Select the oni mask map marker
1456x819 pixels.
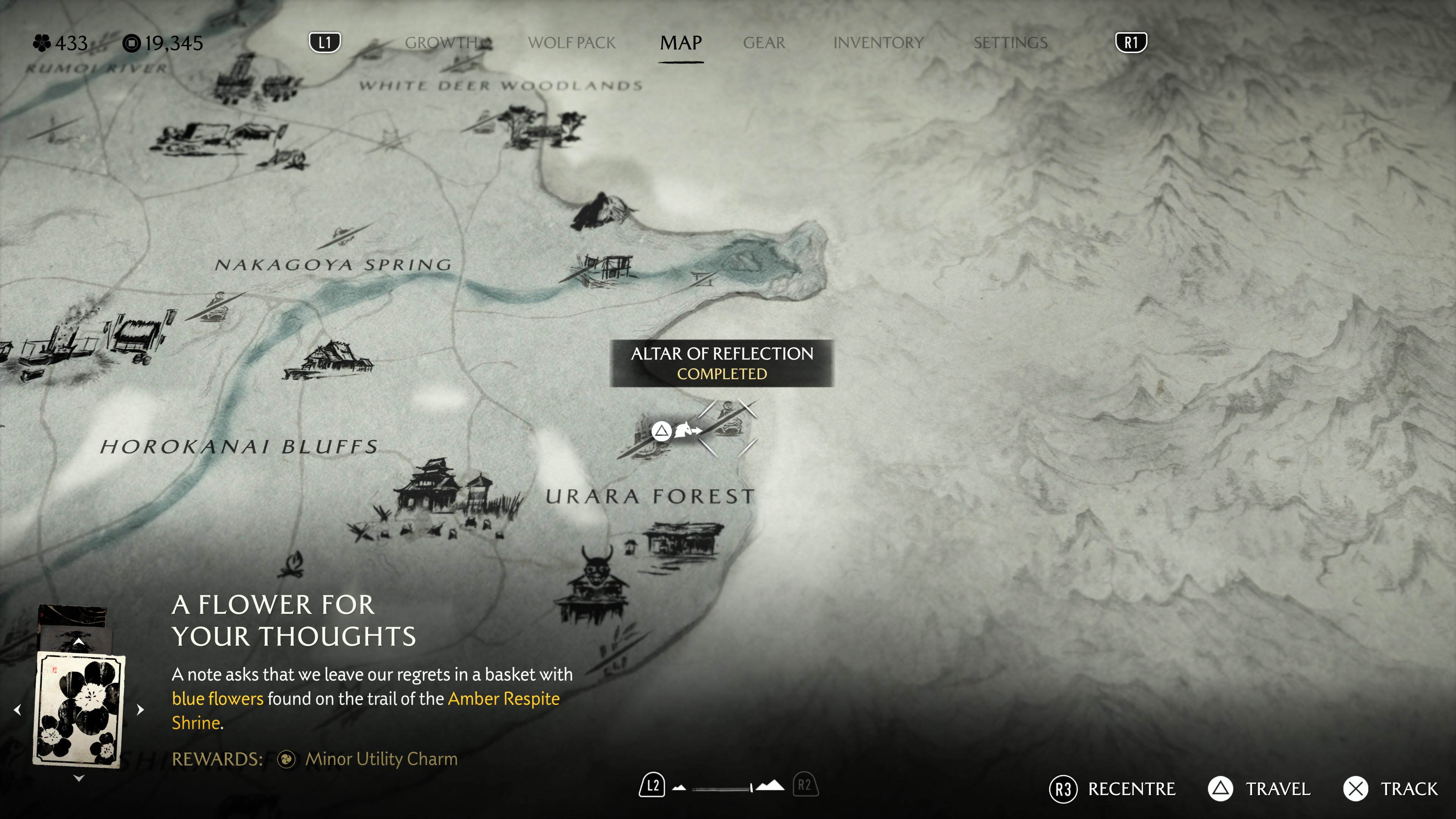pyautogui.click(x=596, y=565)
